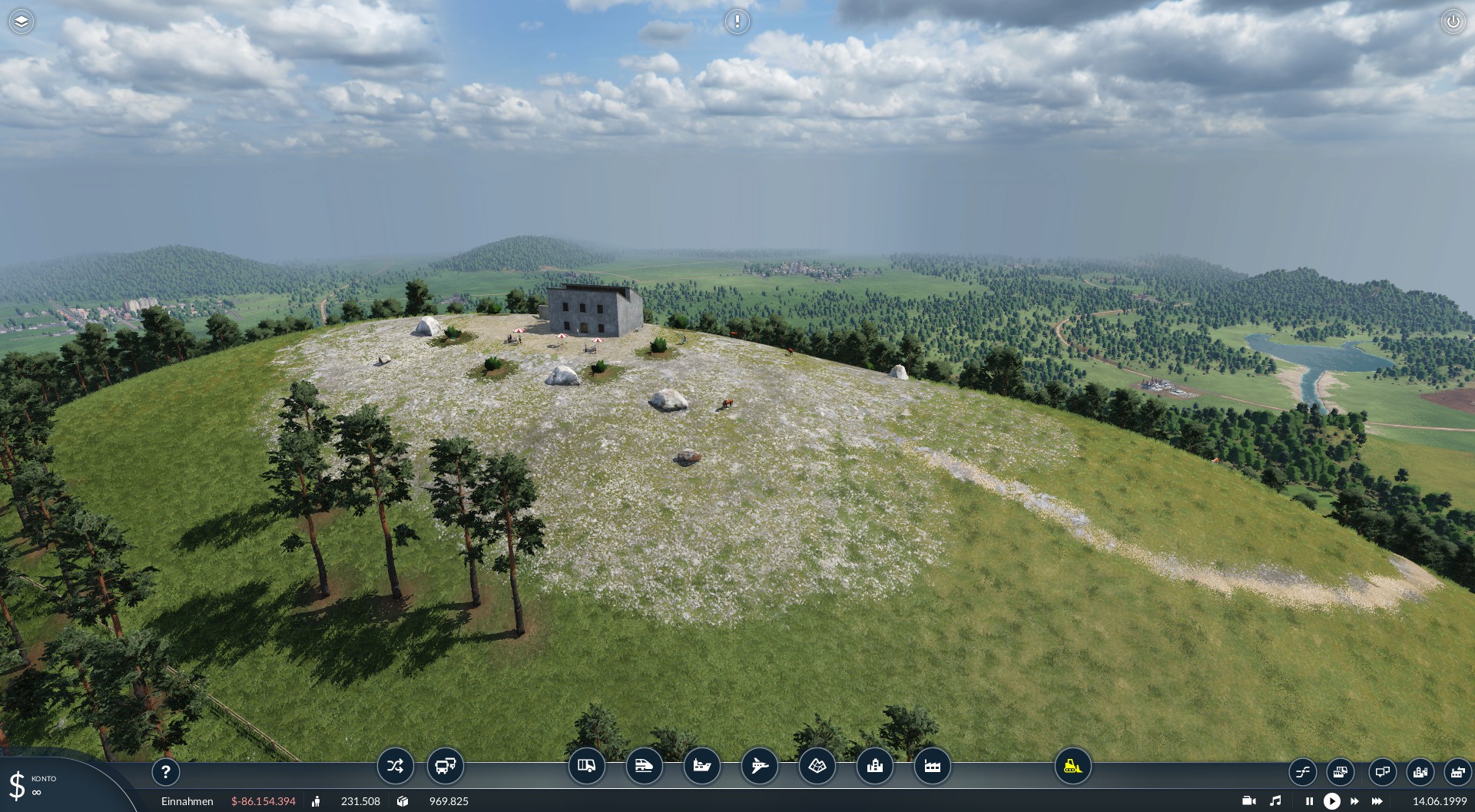1475x812 pixels.
Task: Open the question mark help button
Action: click(x=166, y=771)
